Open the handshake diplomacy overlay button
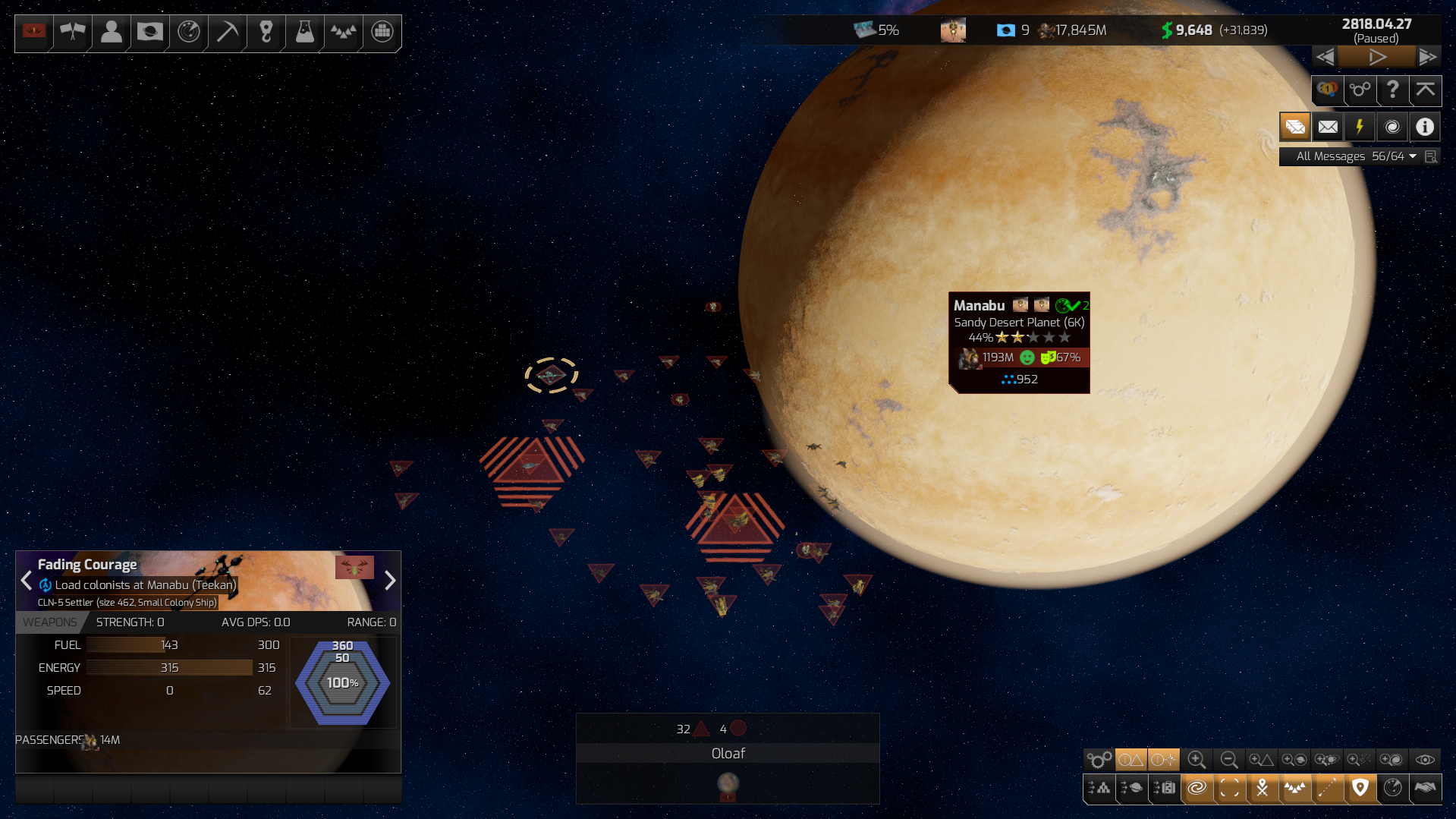Screen dimensions: 1456x819 [x=1425, y=788]
